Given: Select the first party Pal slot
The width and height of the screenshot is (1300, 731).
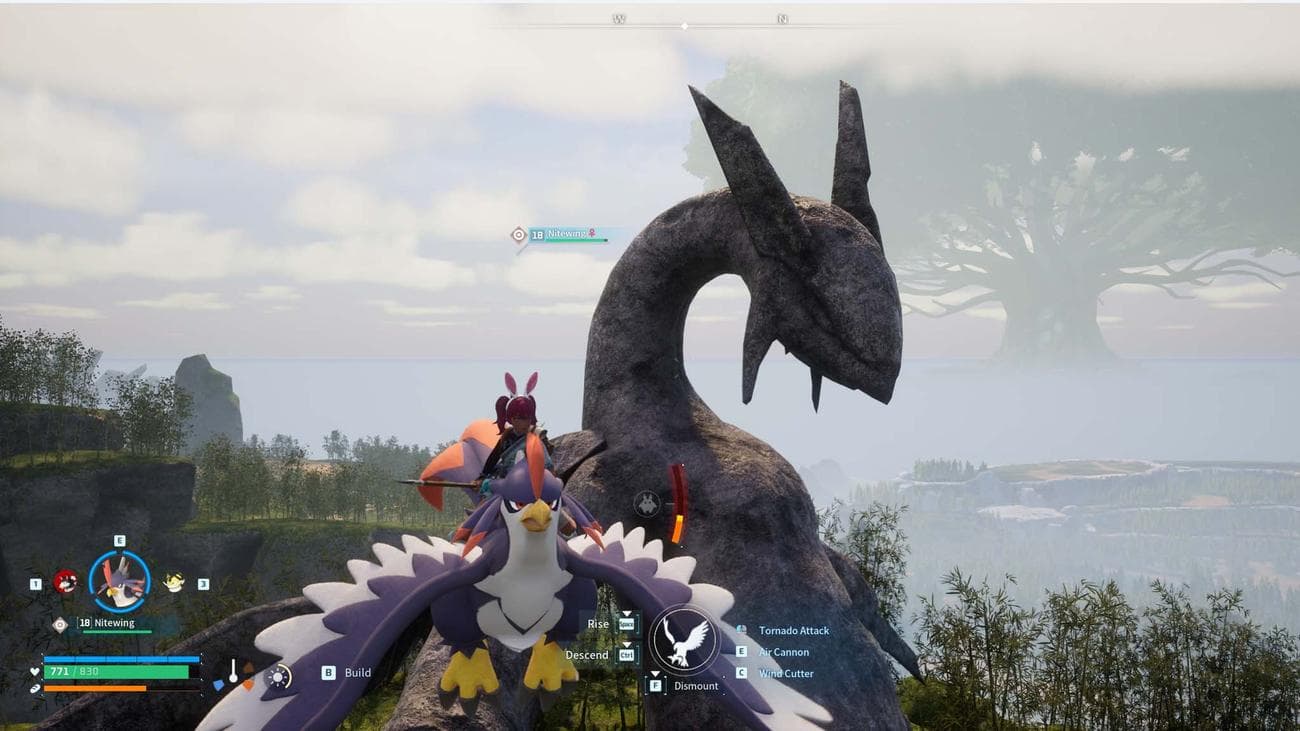Looking at the screenshot, I should click(65, 580).
